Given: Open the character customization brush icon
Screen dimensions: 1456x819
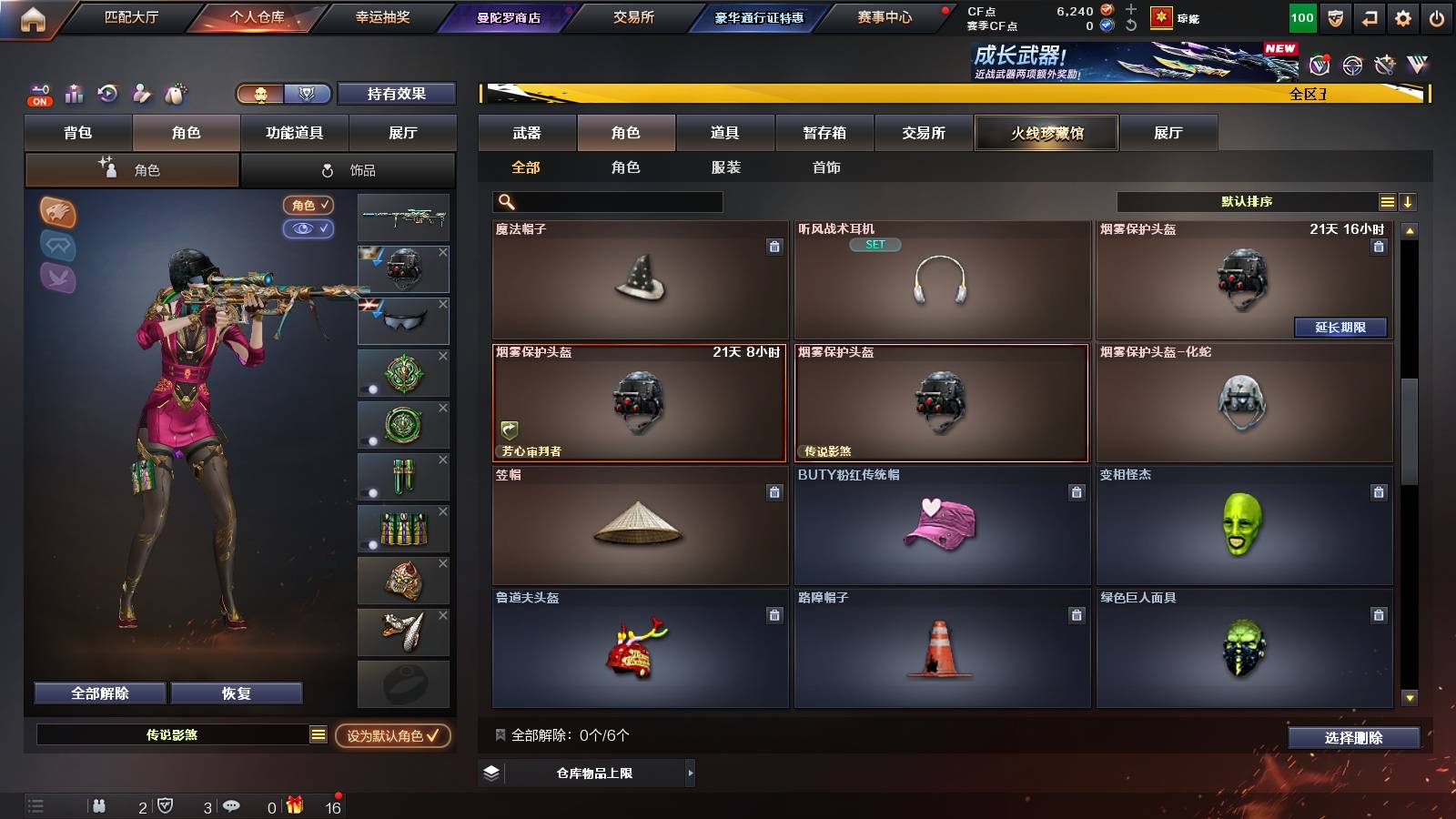Looking at the screenshot, I should click(141, 94).
